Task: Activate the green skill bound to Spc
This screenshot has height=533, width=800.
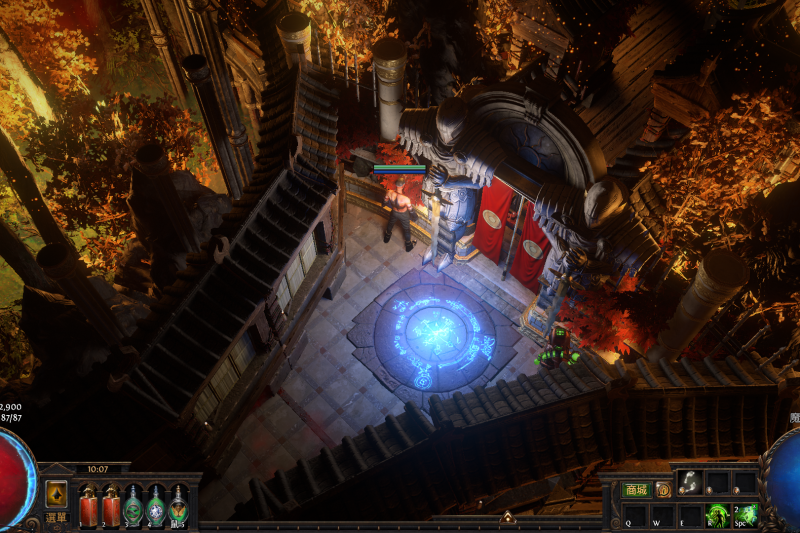Action: tap(745, 514)
